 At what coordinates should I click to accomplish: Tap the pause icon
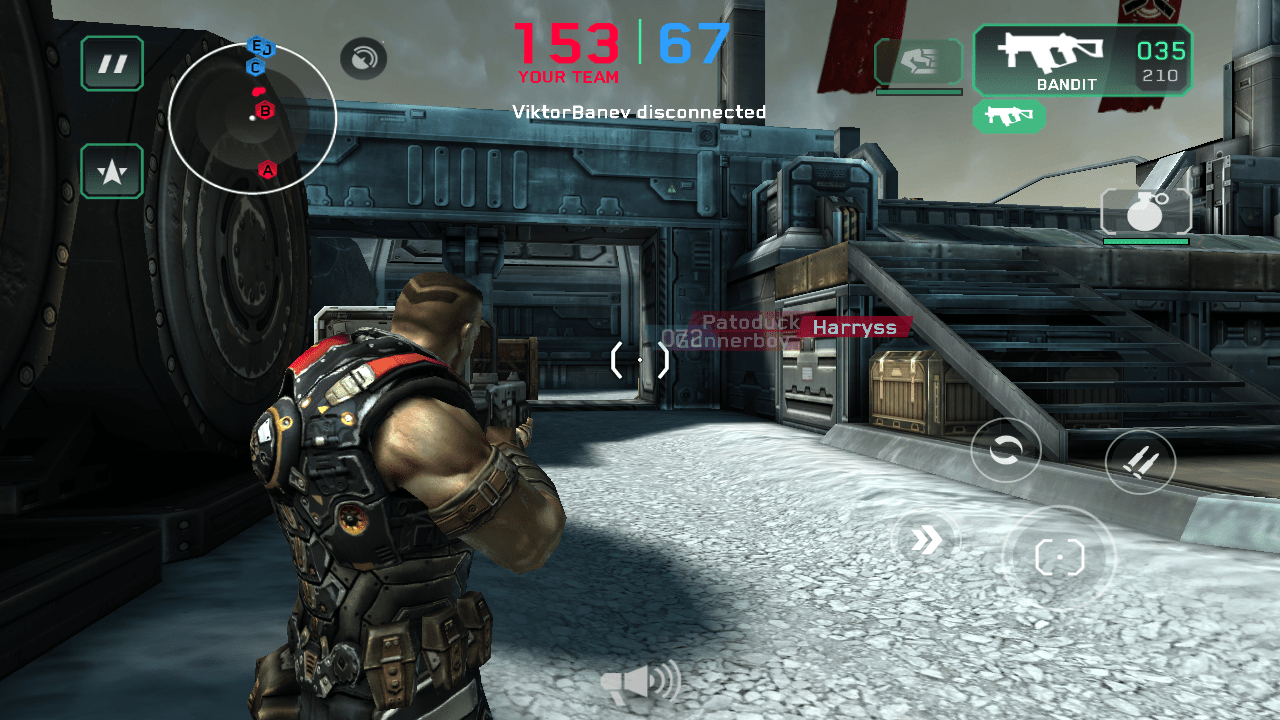coord(112,63)
